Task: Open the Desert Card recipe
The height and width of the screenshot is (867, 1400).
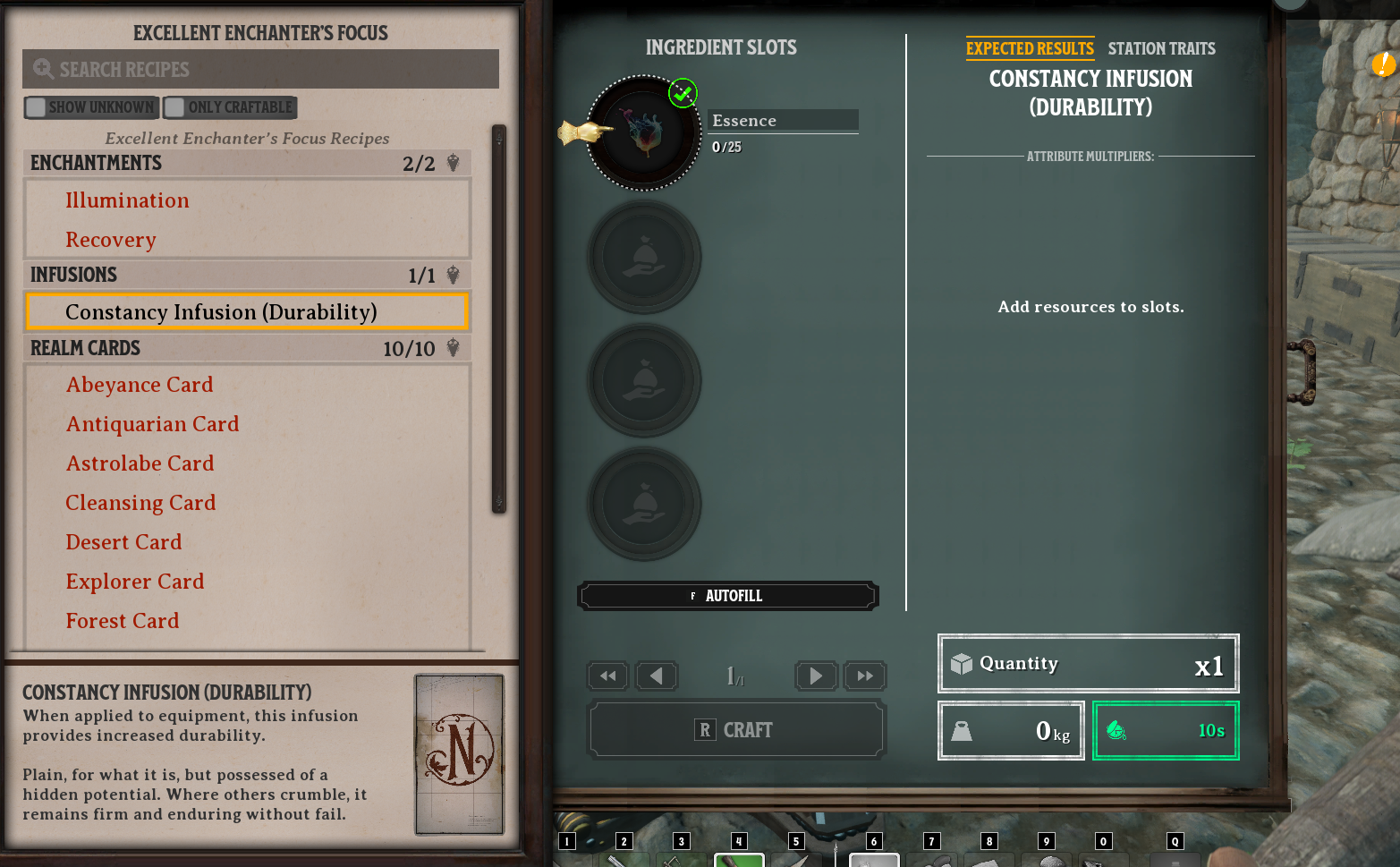Action: point(123,542)
